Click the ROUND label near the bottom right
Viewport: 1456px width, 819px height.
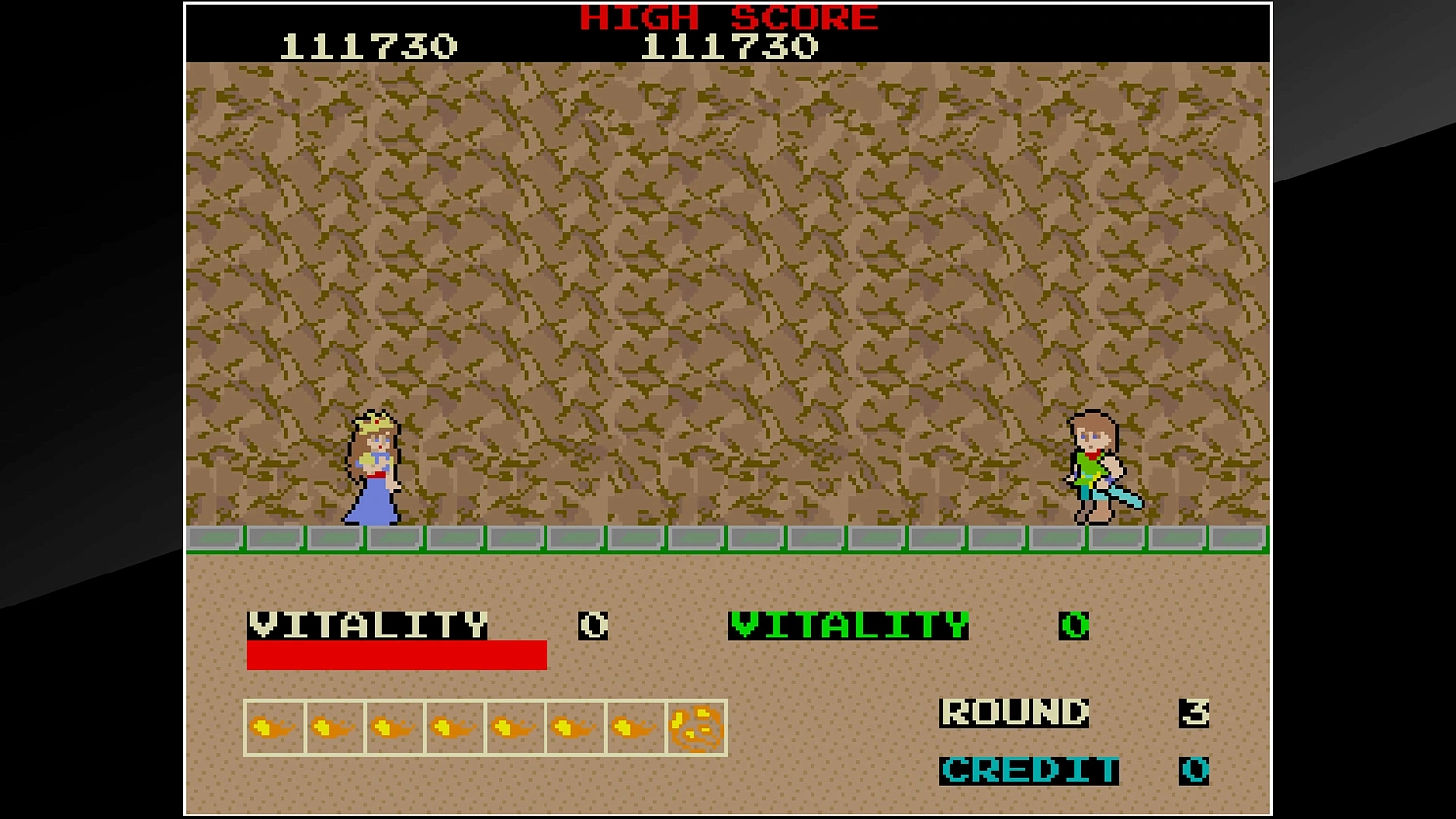pos(1014,713)
